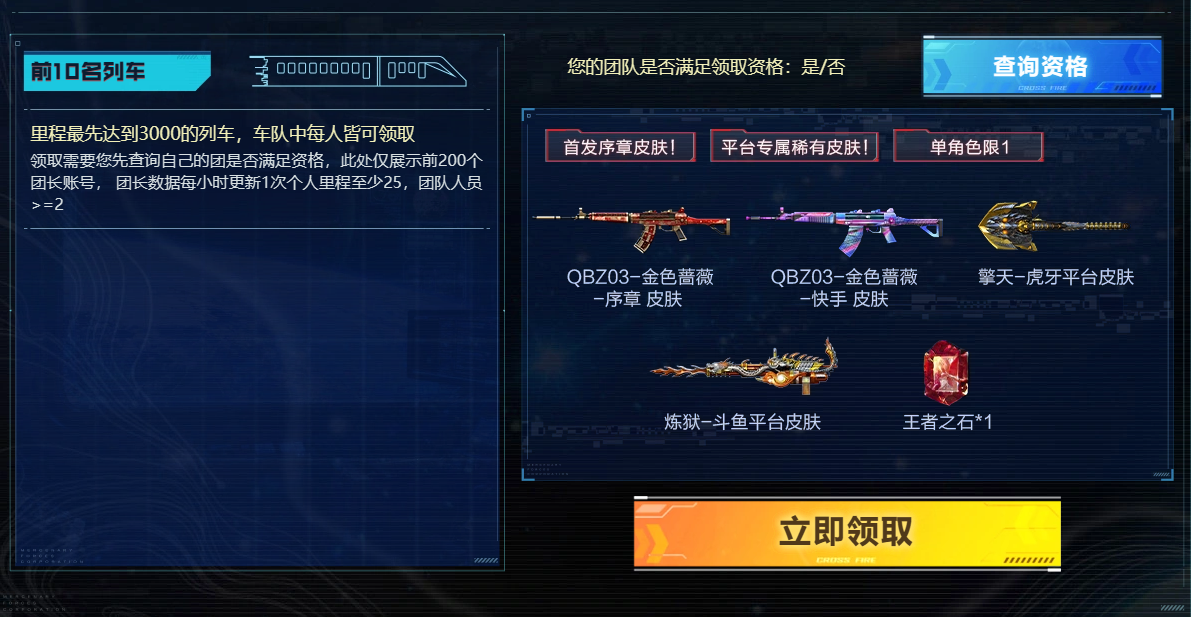
Task: Claim rewards with 立即领取 button
Action: tap(846, 532)
